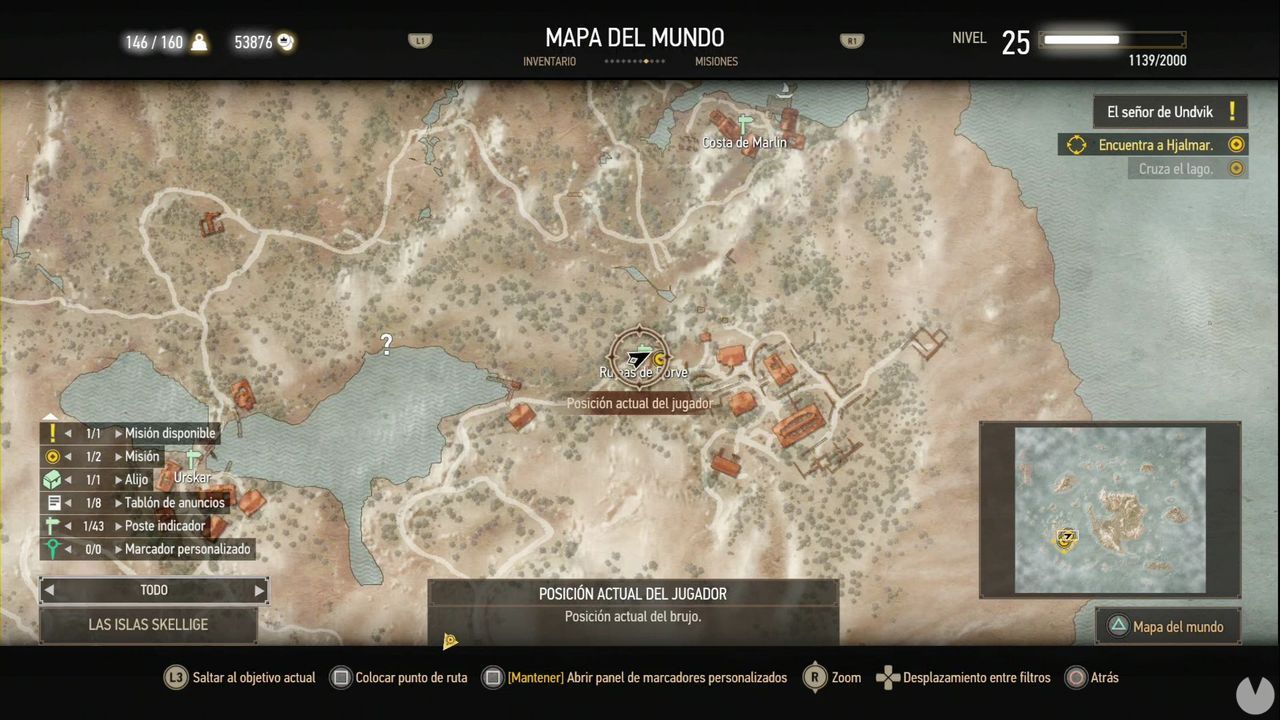
Task: Click the left arrow of the TODO filter
Action: tap(48, 590)
